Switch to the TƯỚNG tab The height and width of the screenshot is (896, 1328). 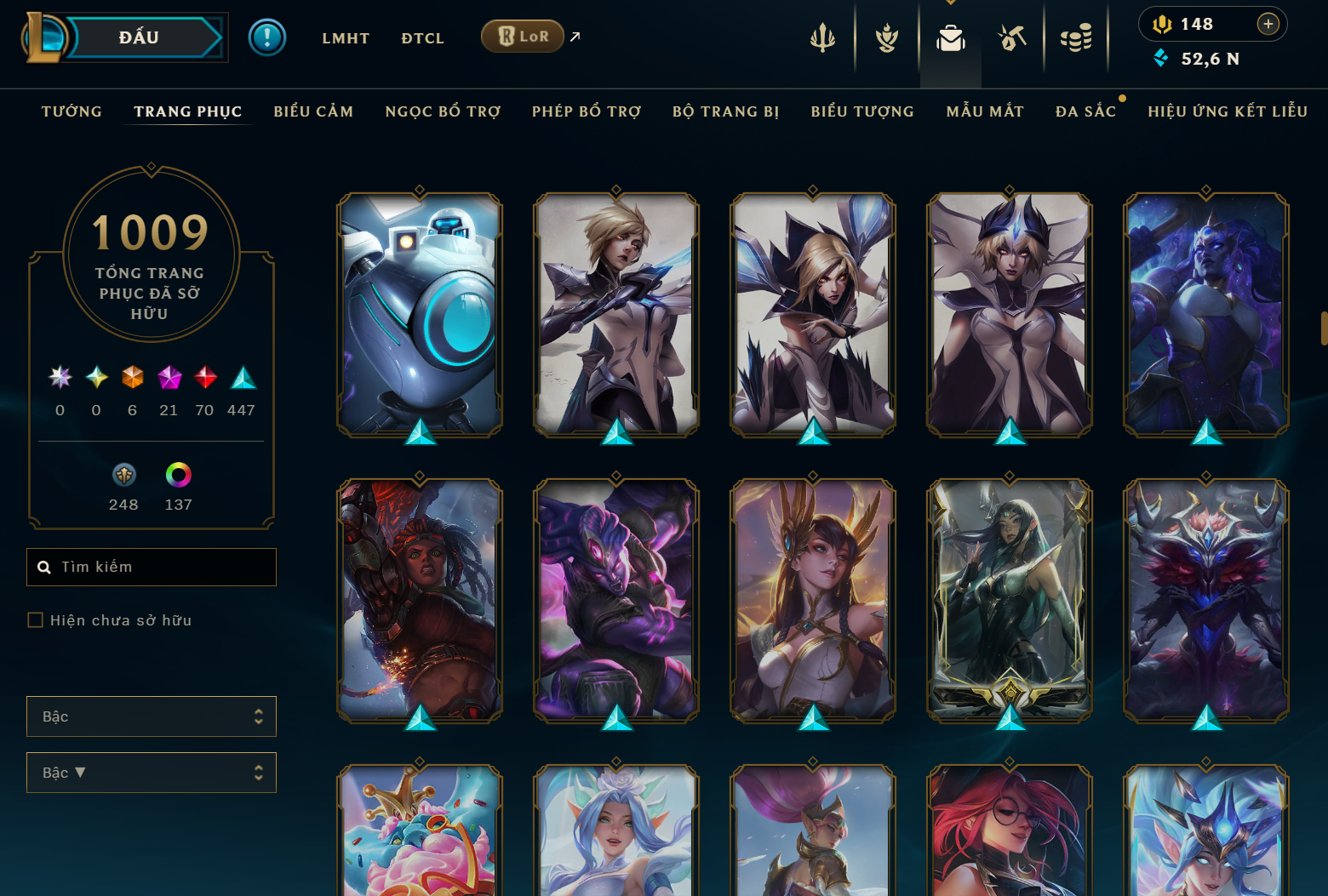pos(72,111)
